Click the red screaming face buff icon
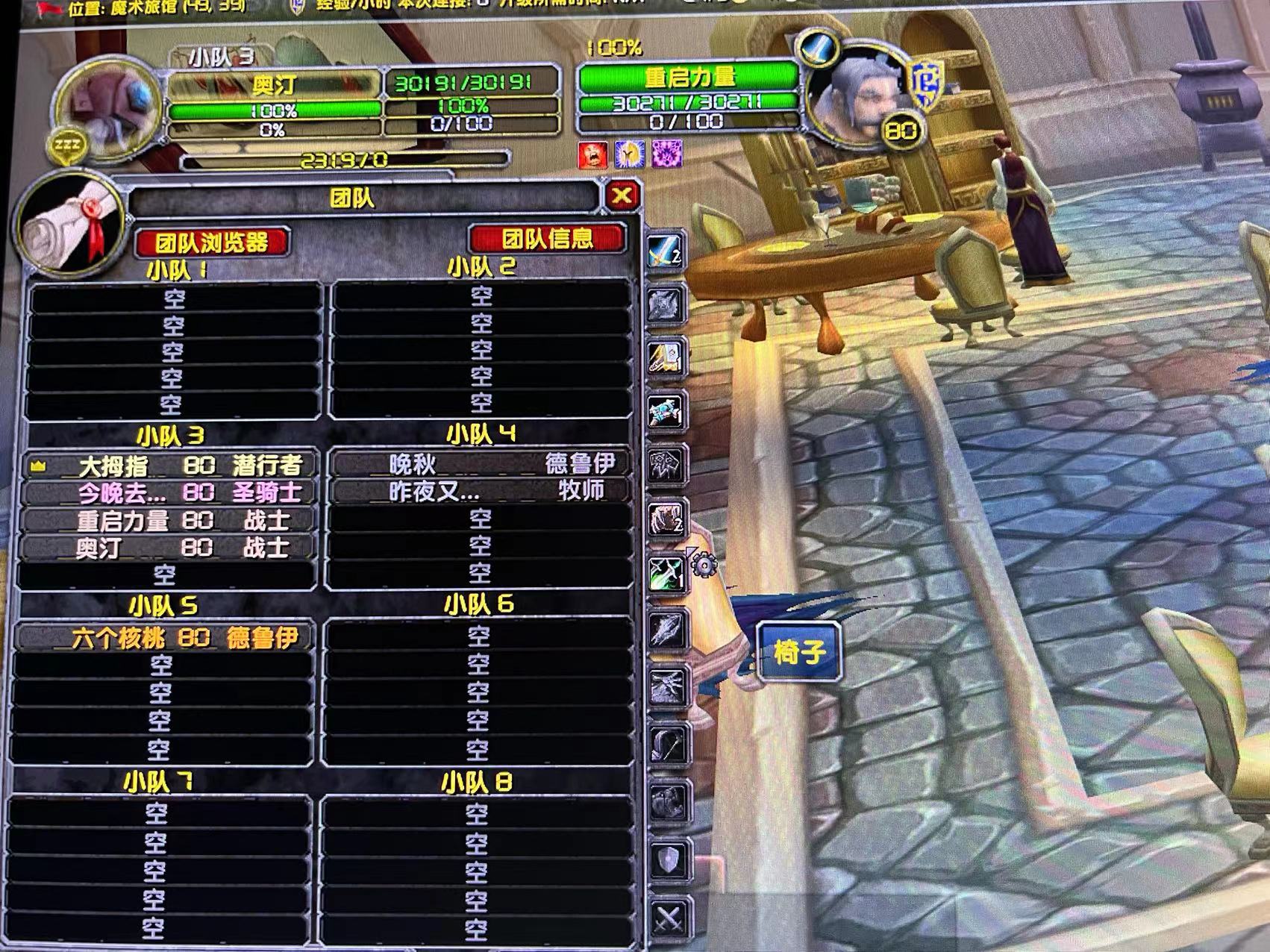The height and width of the screenshot is (952, 1270). coord(592,154)
